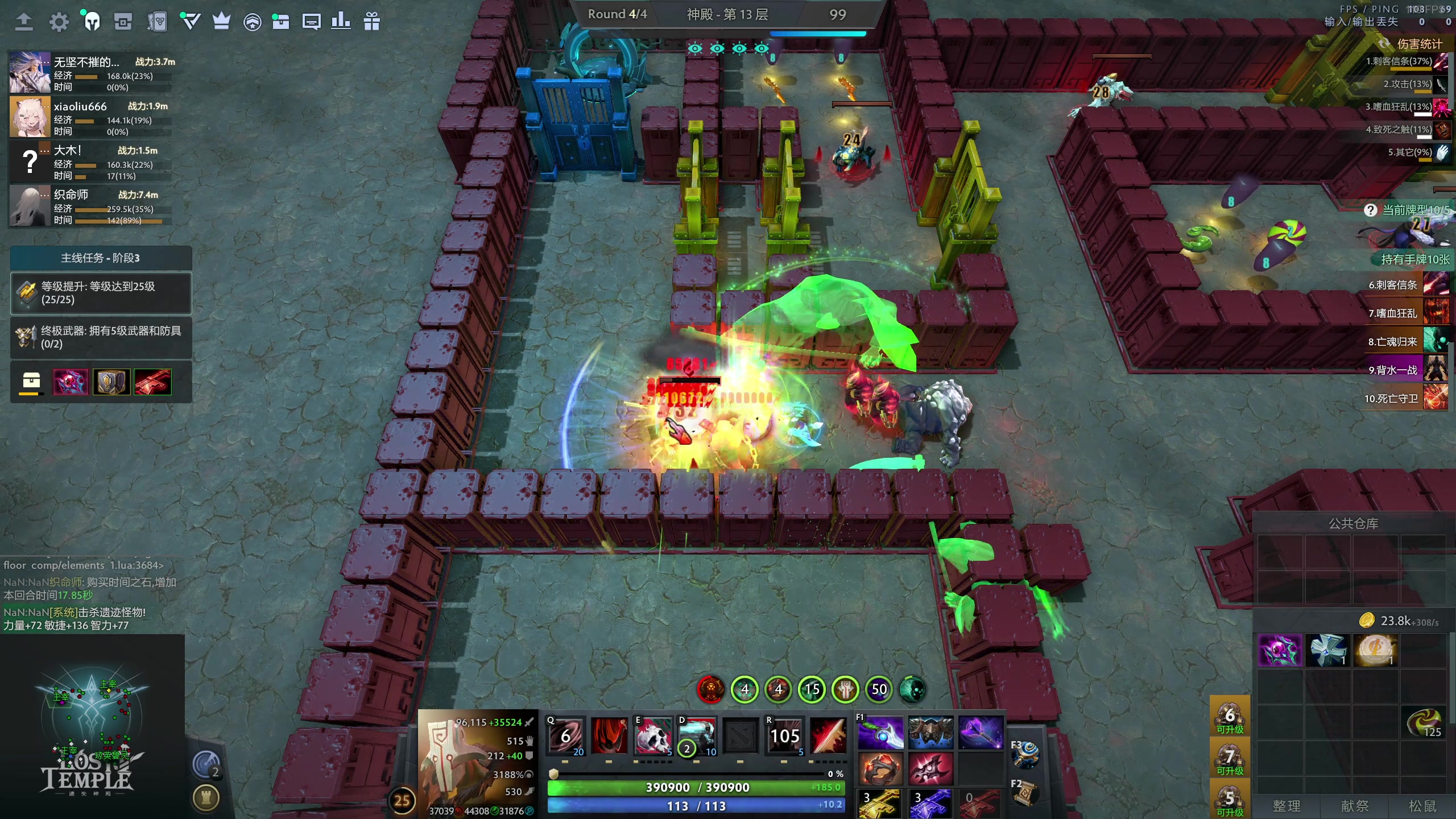Open the 终极武器 quest entry
This screenshot has width=1456, height=819.
click(101, 338)
